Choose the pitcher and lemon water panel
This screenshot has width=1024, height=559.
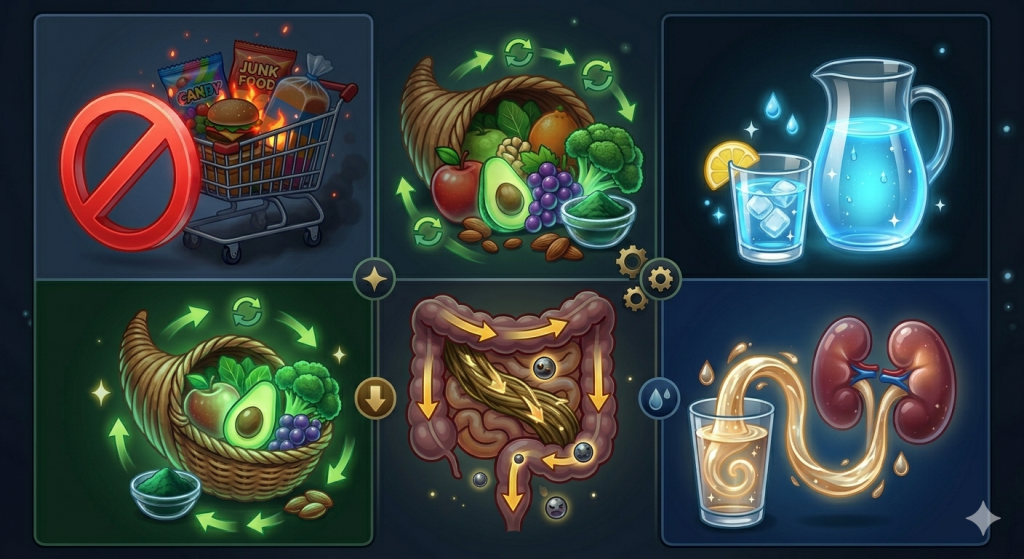(x=825, y=146)
